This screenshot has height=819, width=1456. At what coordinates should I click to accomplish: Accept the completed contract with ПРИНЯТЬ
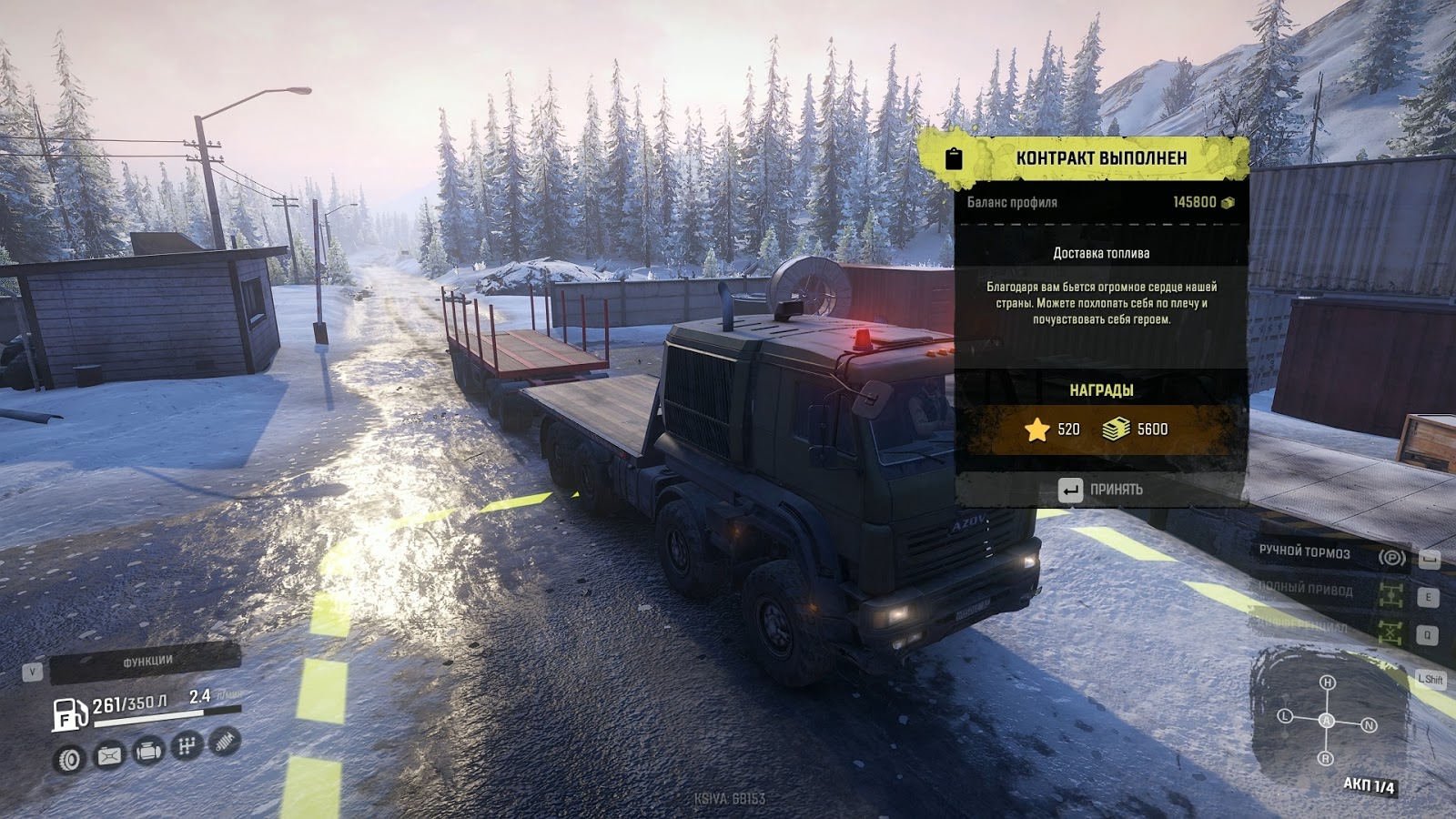(1101, 490)
